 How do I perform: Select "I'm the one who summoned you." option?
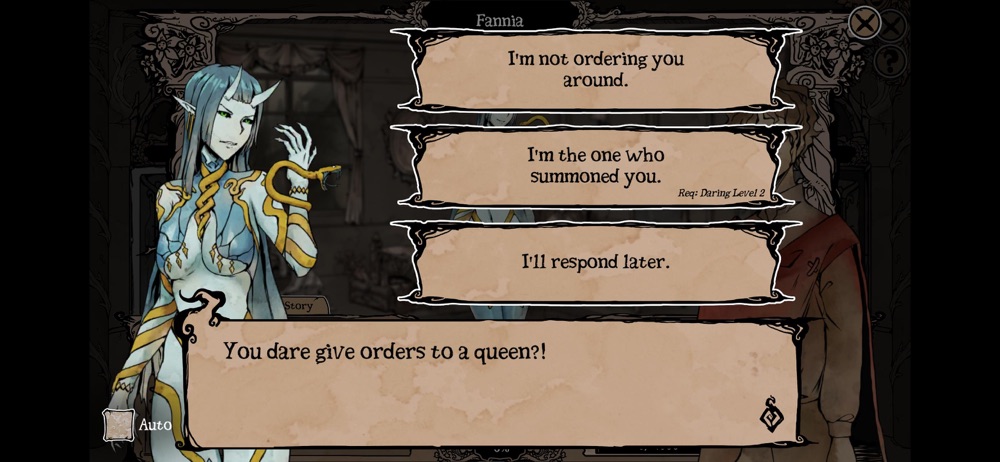coord(596,166)
